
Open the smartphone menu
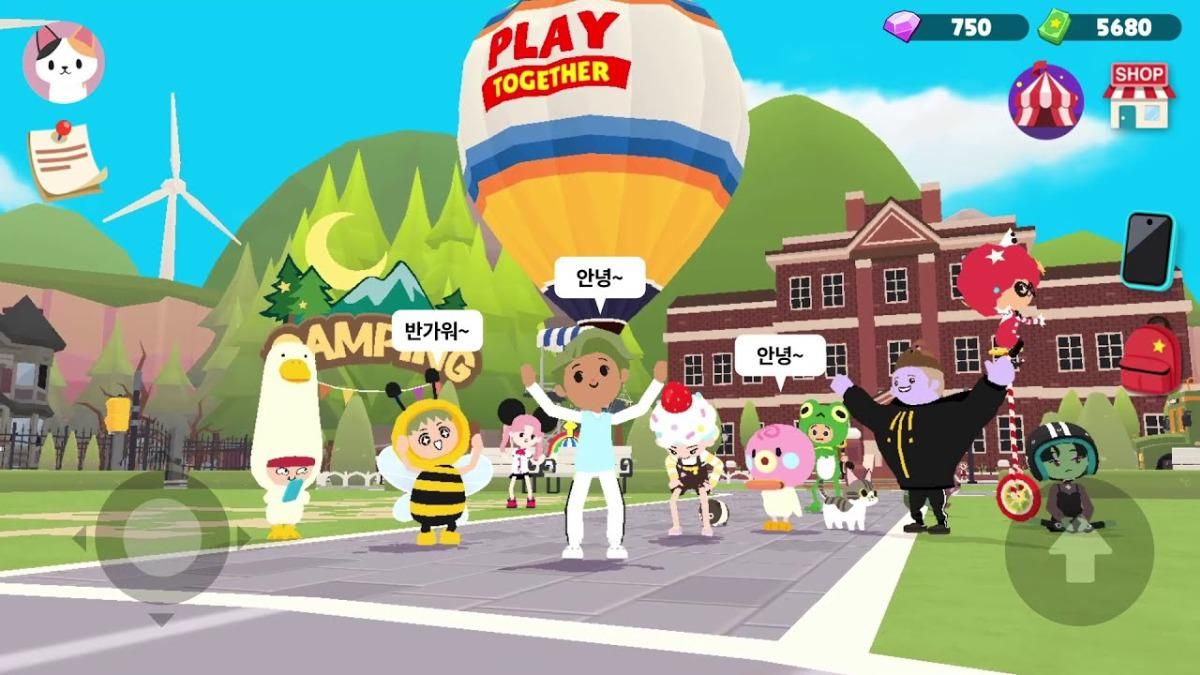pos(1146,250)
